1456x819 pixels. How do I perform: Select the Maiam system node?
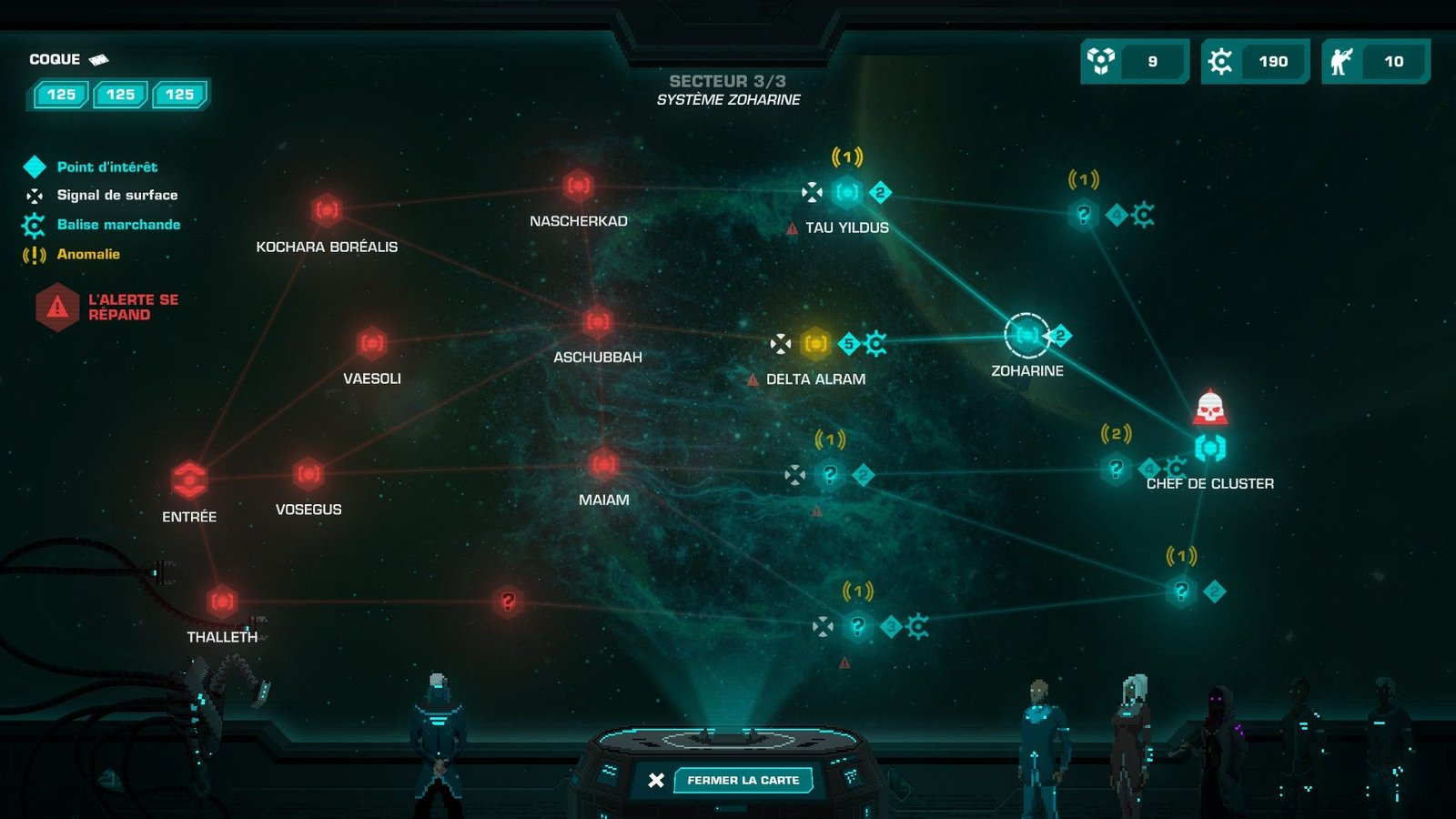click(x=603, y=464)
